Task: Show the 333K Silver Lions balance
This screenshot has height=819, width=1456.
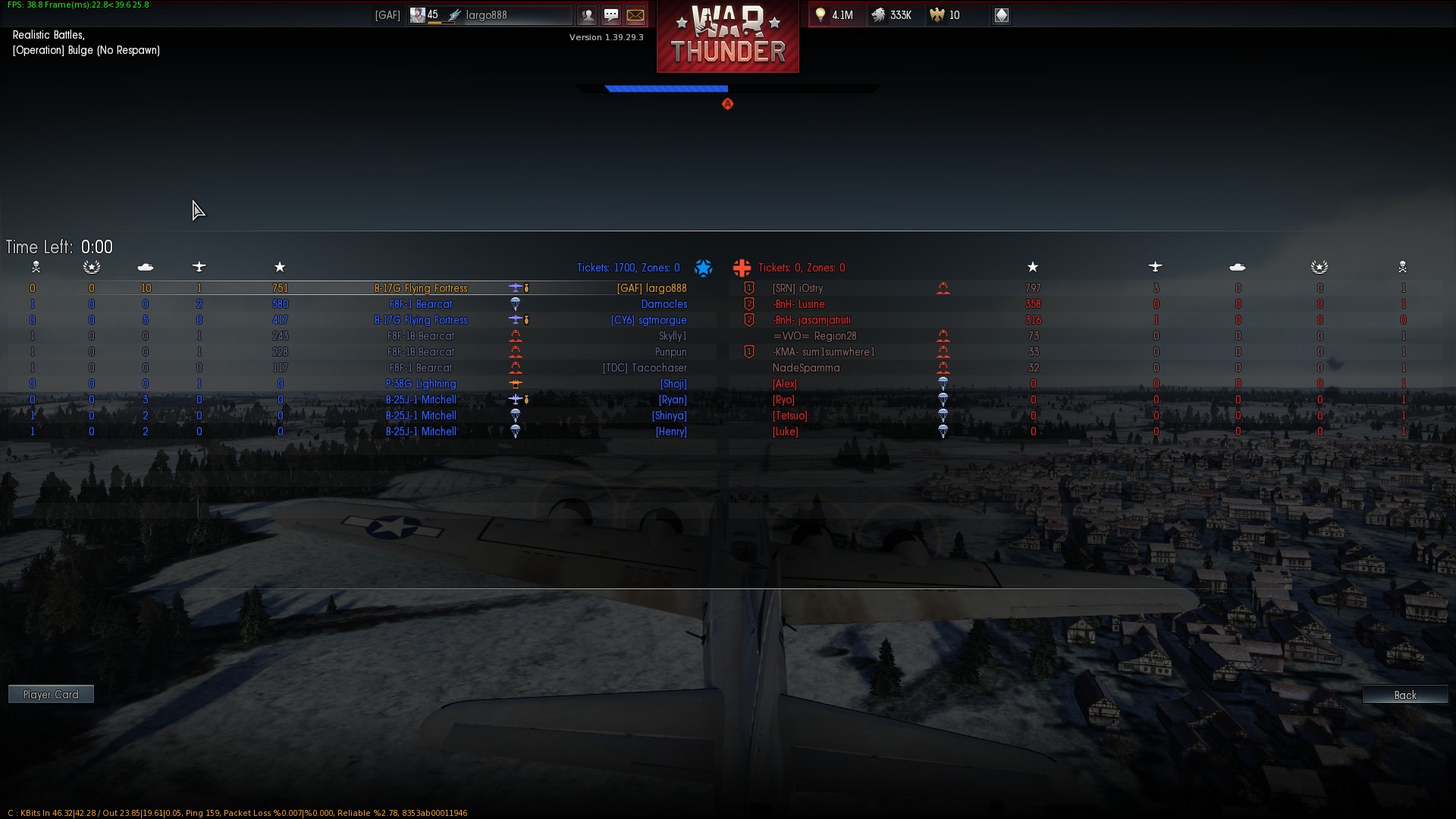Action: tap(893, 15)
